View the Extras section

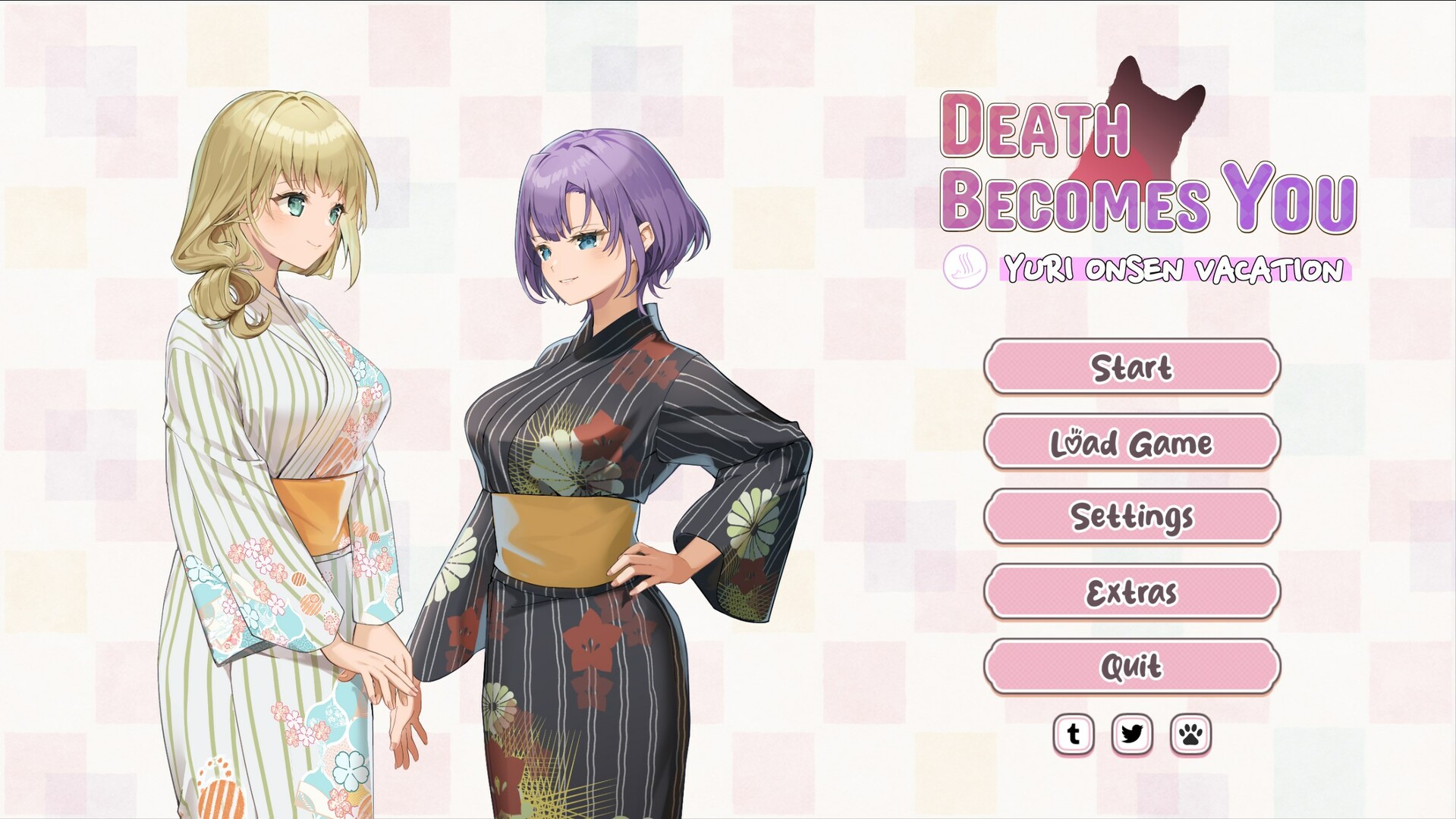tap(1131, 592)
